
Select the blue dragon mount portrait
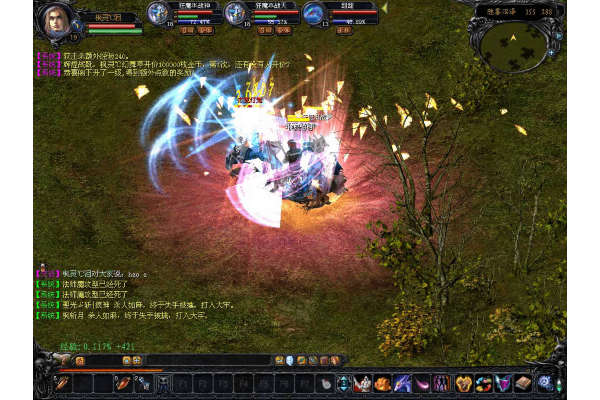[313, 13]
